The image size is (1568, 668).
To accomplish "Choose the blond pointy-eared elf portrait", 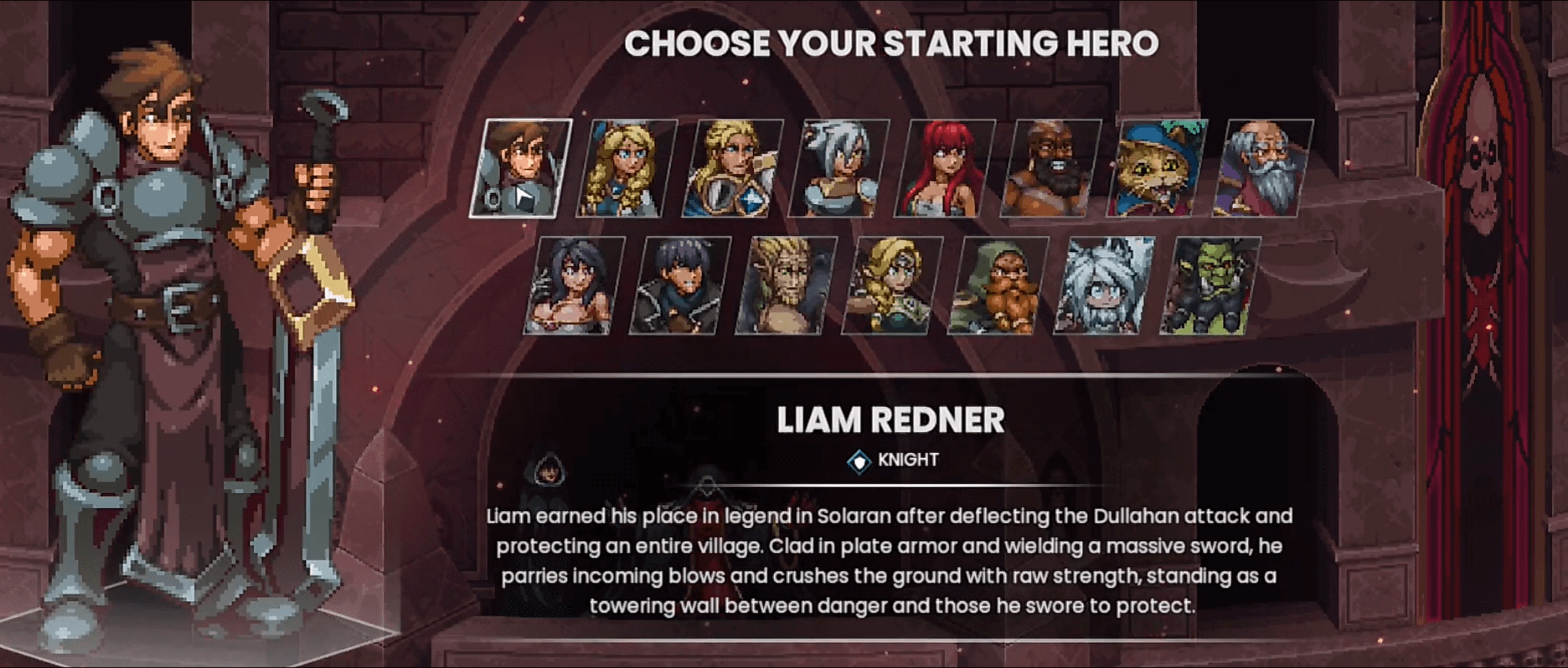I will 786,285.
